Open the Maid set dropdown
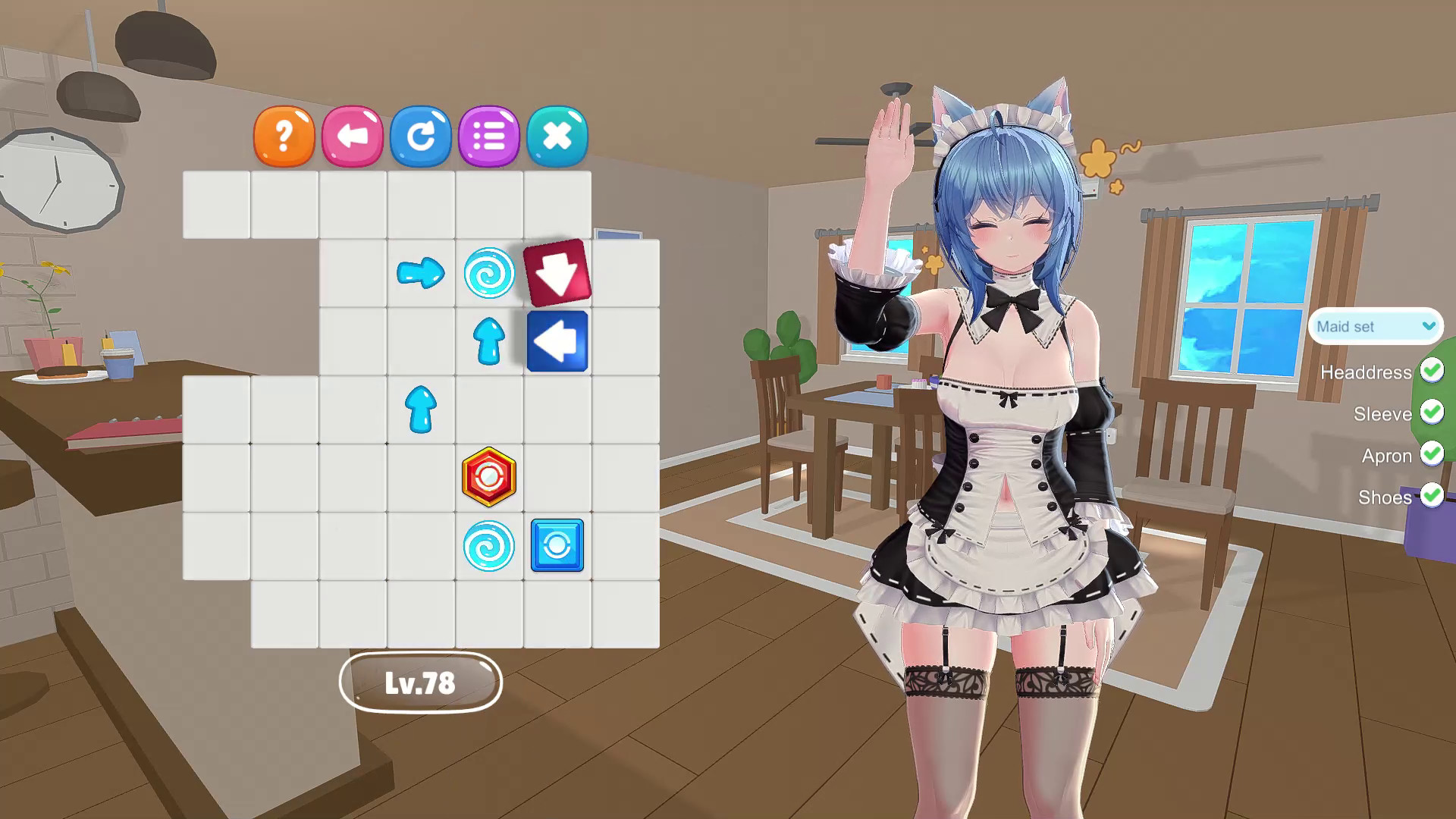Image resolution: width=1456 pixels, height=819 pixels. point(1373,327)
